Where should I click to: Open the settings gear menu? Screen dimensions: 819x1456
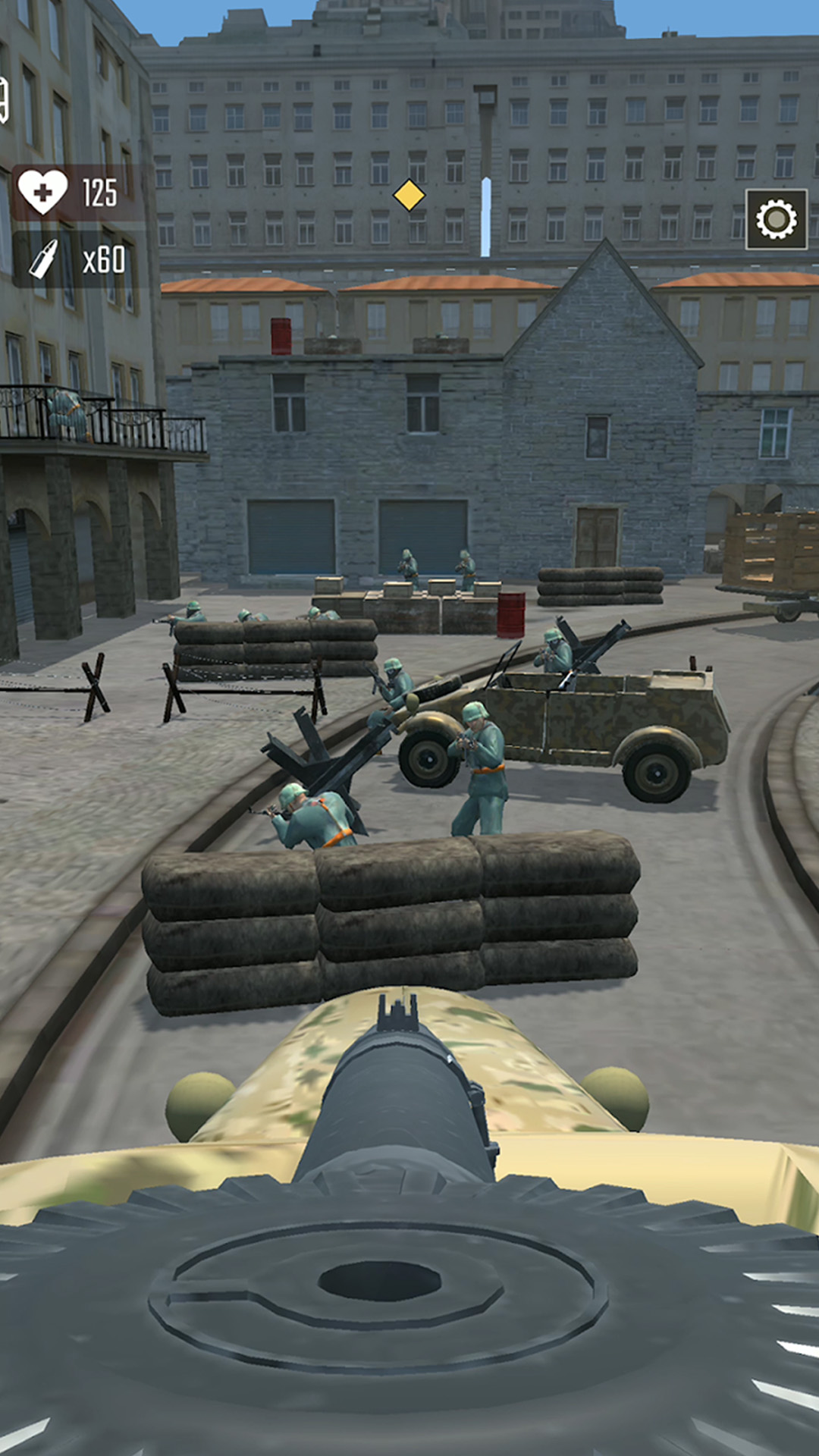coord(776,220)
